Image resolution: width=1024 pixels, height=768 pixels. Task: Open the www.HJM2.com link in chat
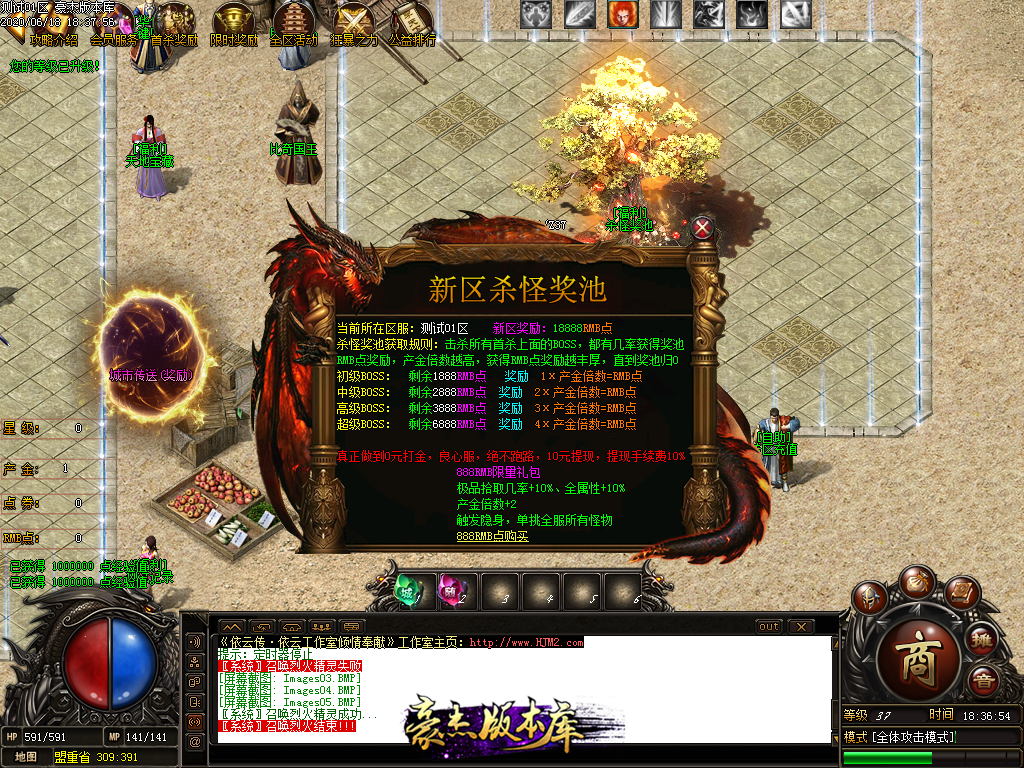[x=526, y=643]
